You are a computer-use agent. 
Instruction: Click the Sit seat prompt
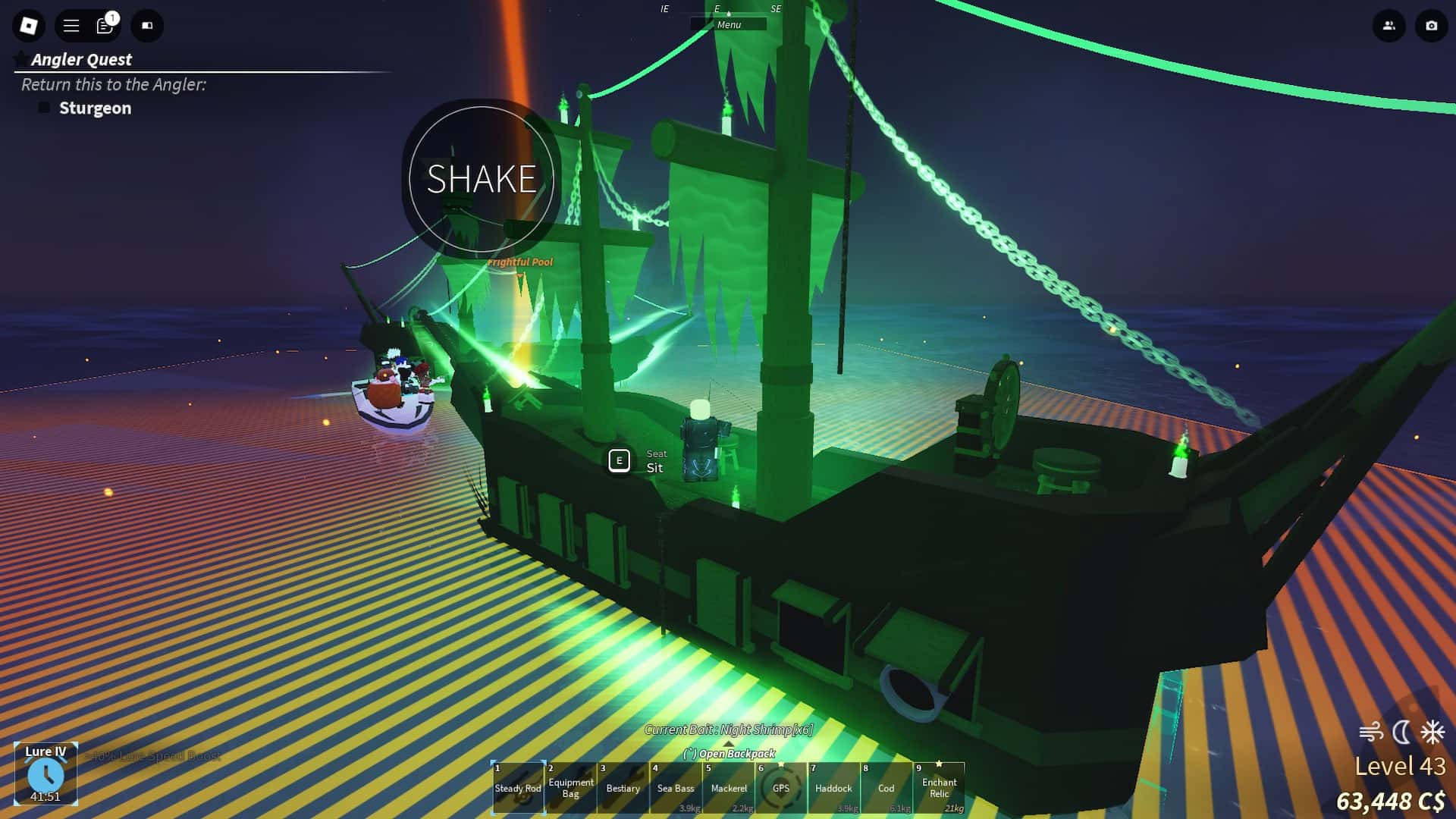[x=620, y=461]
